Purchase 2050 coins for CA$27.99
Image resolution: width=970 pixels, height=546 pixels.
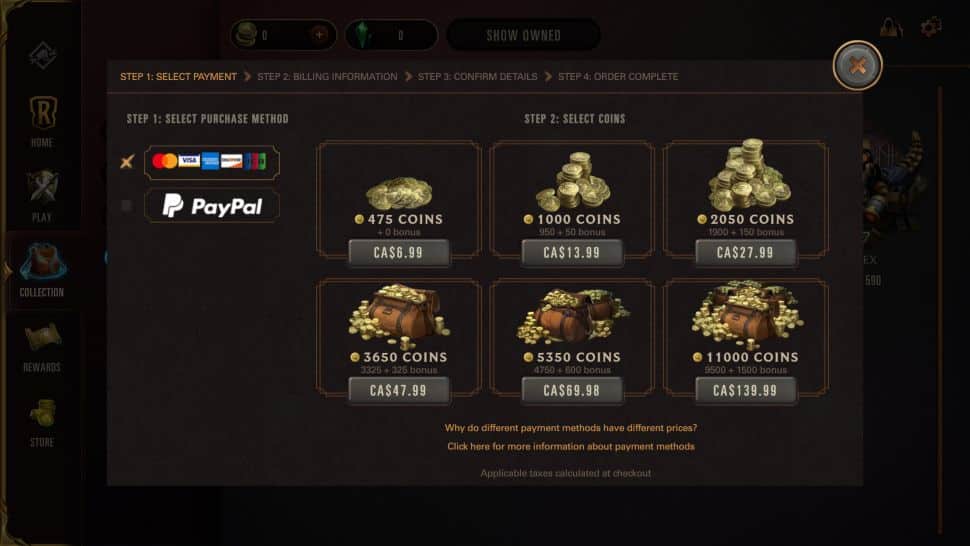tap(745, 253)
